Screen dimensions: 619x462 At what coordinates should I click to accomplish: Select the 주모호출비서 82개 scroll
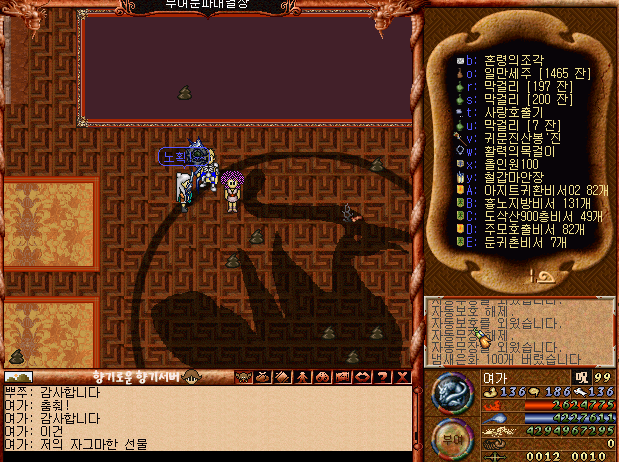point(525,228)
